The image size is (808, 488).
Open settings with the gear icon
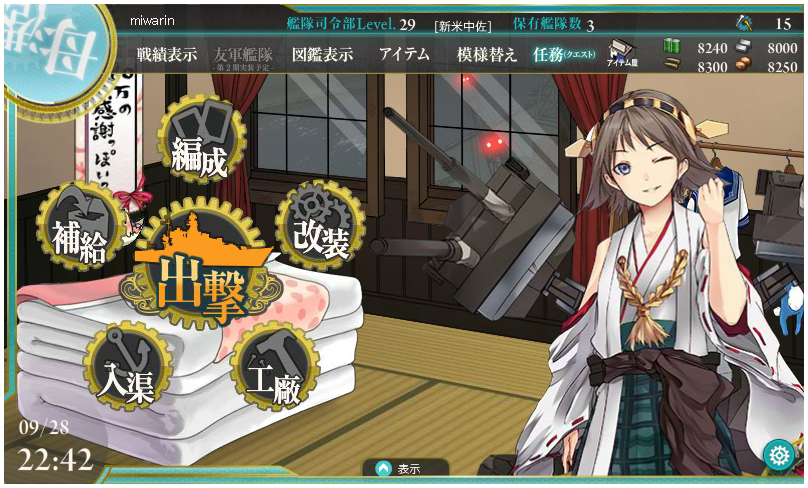pyautogui.click(x=778, y=455)
